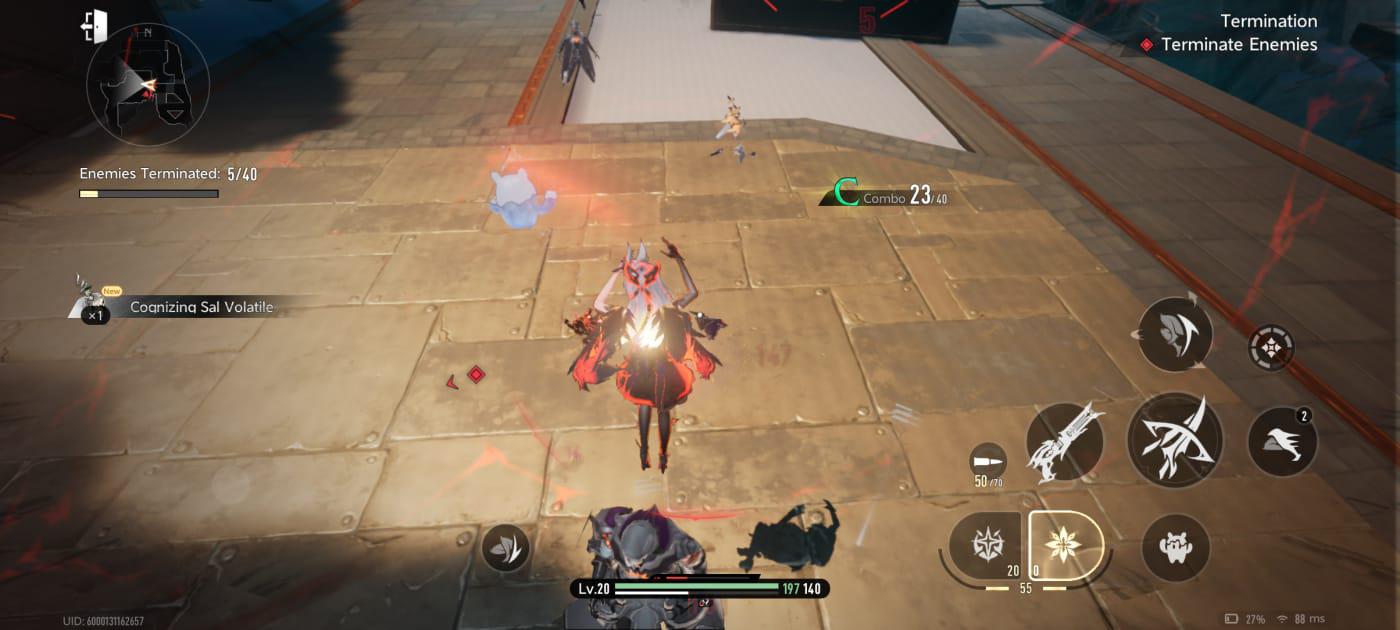
Task: Tap the exit door icon to leave
Action: click(x=94, y=26)
